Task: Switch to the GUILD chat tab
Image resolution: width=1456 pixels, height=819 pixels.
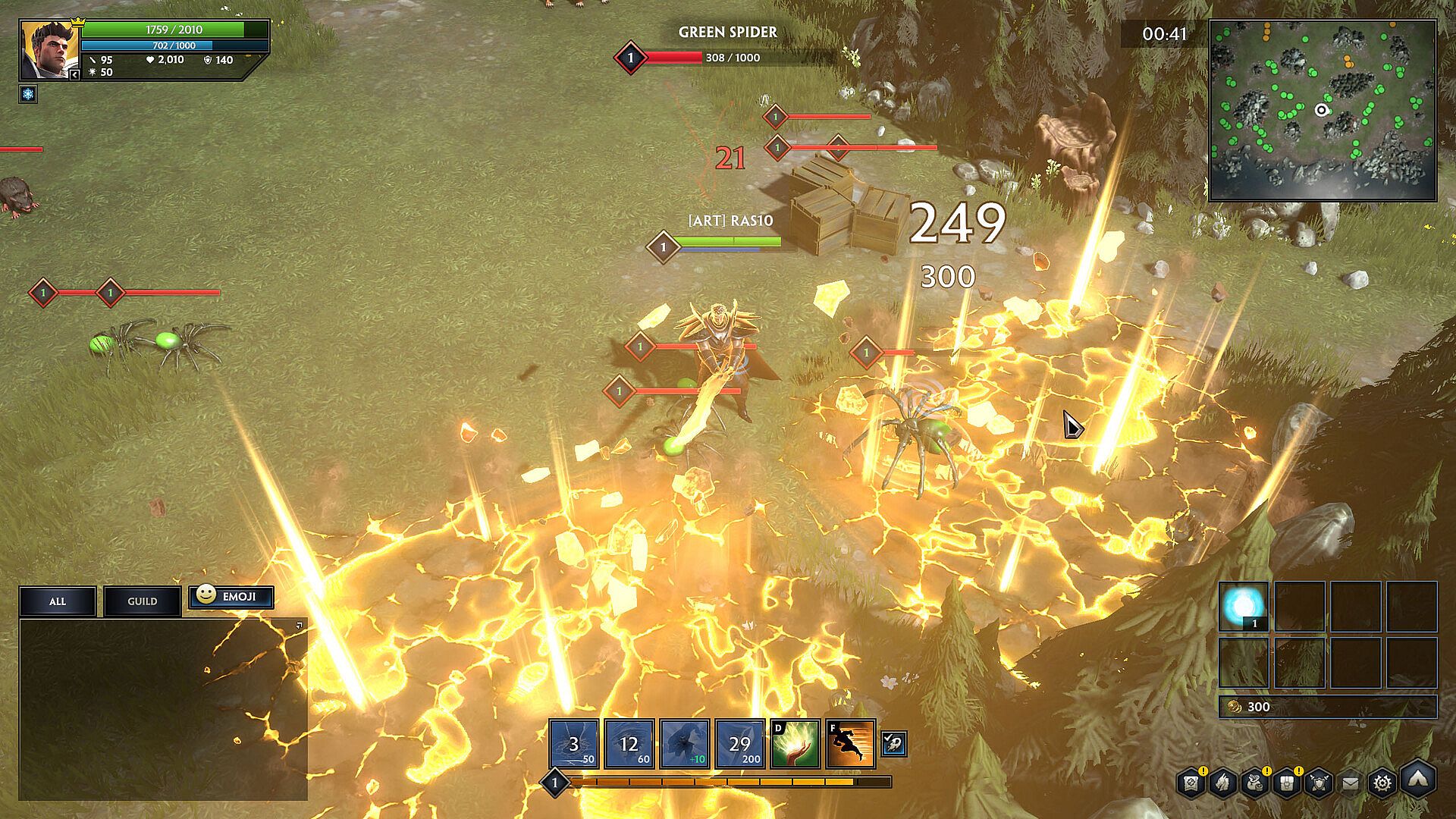Action: point(142,601)
